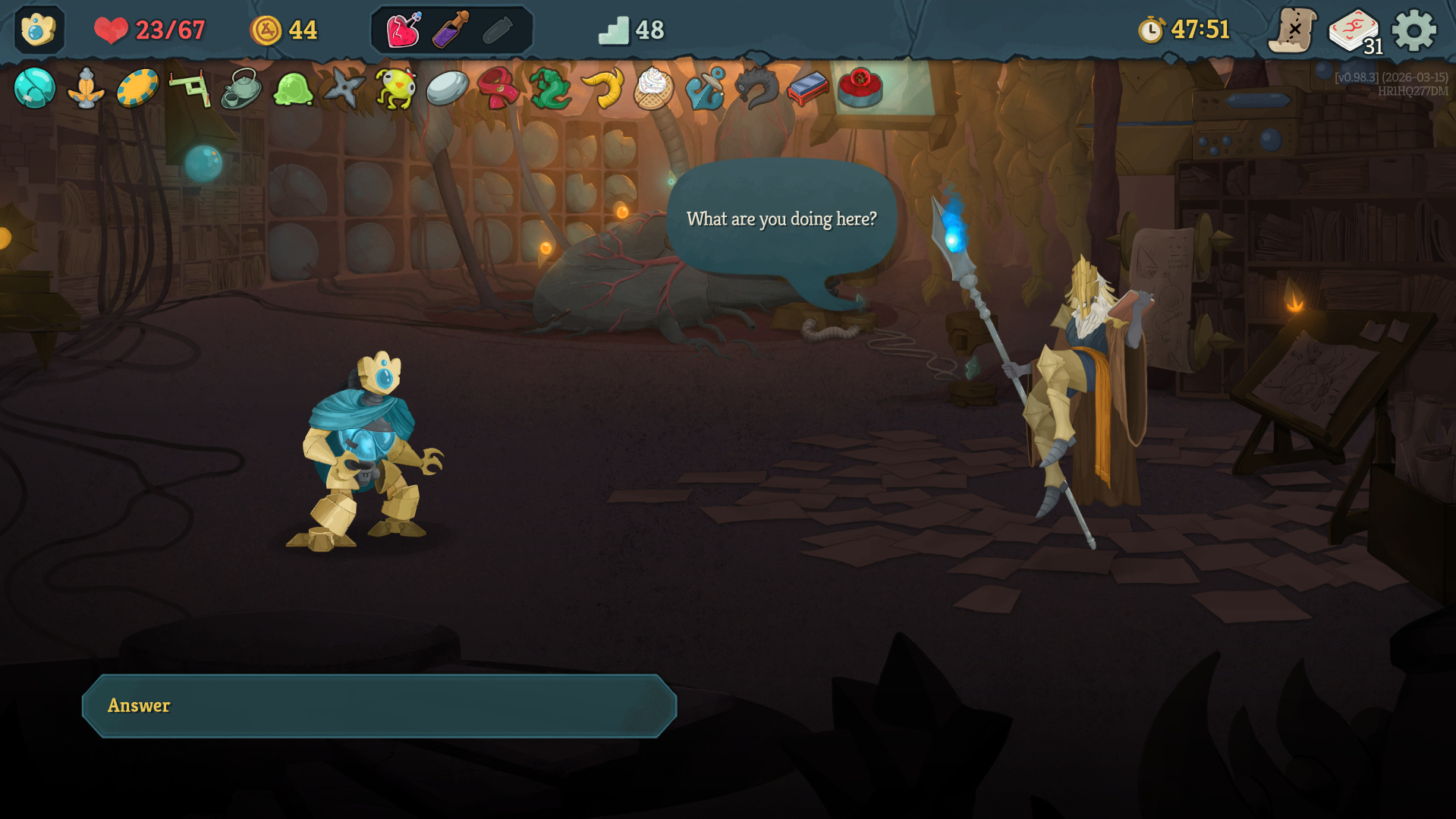Inspect the cracked teal orb relic

[x=35, y=88]
